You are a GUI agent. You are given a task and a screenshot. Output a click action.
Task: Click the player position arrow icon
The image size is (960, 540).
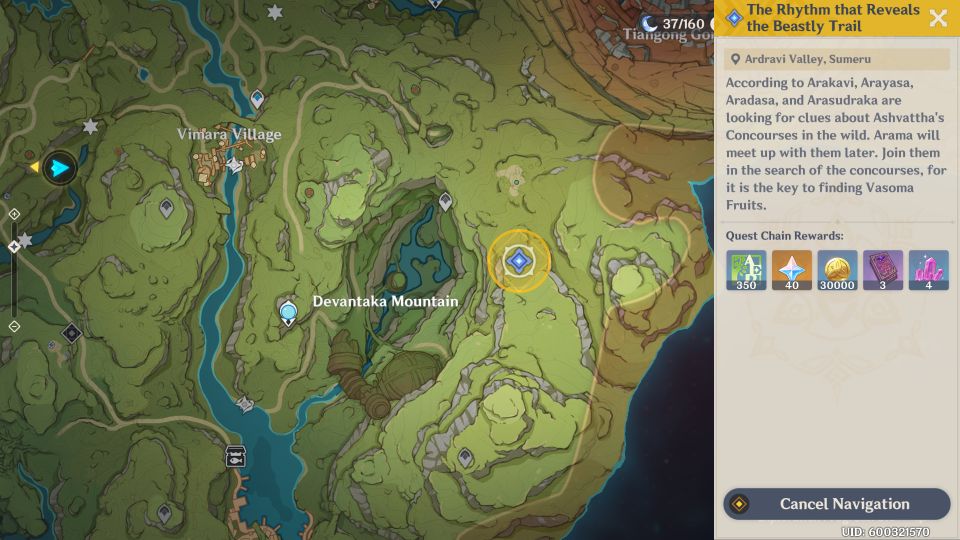pos(60,167)
